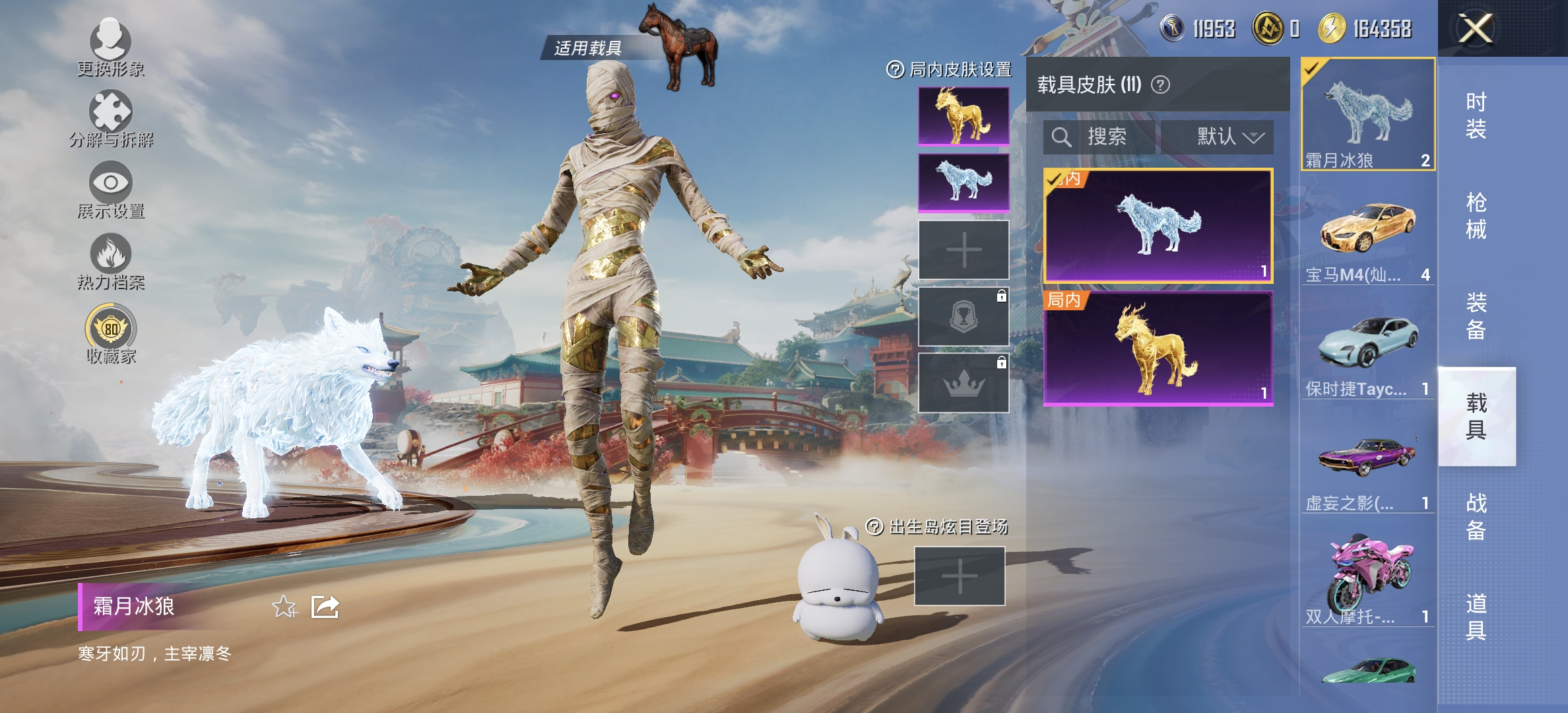
Task: Open the 更换形象 character change panel
Action: pos(111,40)
